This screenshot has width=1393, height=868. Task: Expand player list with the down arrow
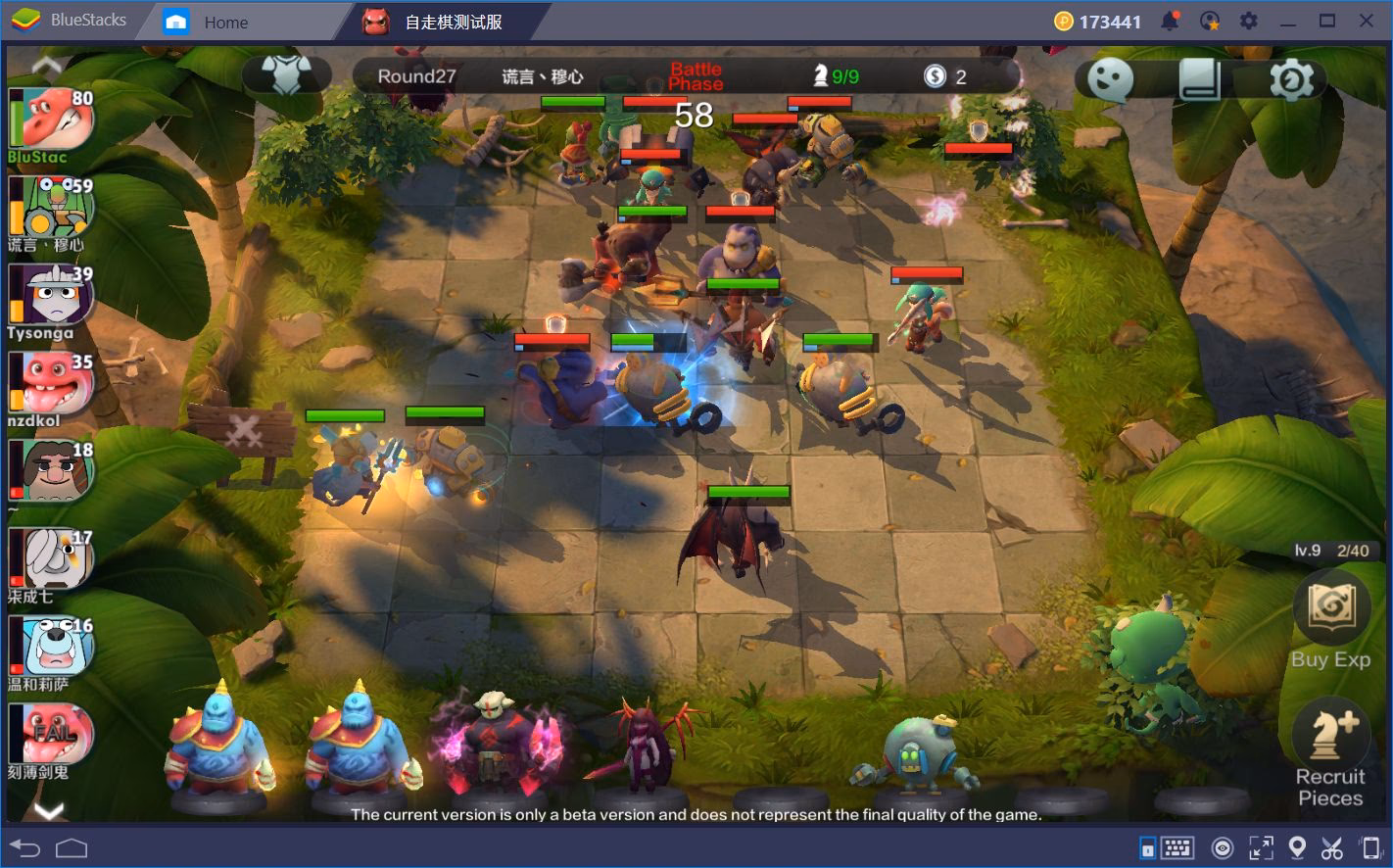[49, 810]
